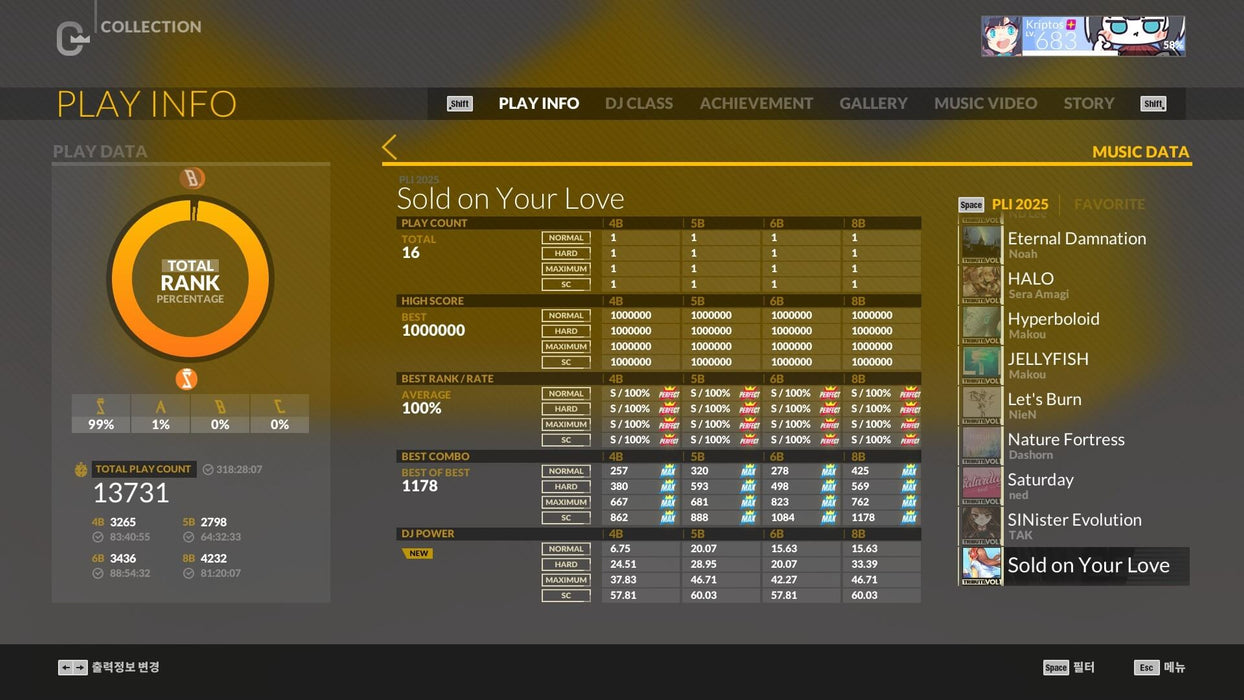The width and height of the screenshot is (1244, 700).
Task: Select the PLI 2025 song filter
Action: [x=1019, y=204]
